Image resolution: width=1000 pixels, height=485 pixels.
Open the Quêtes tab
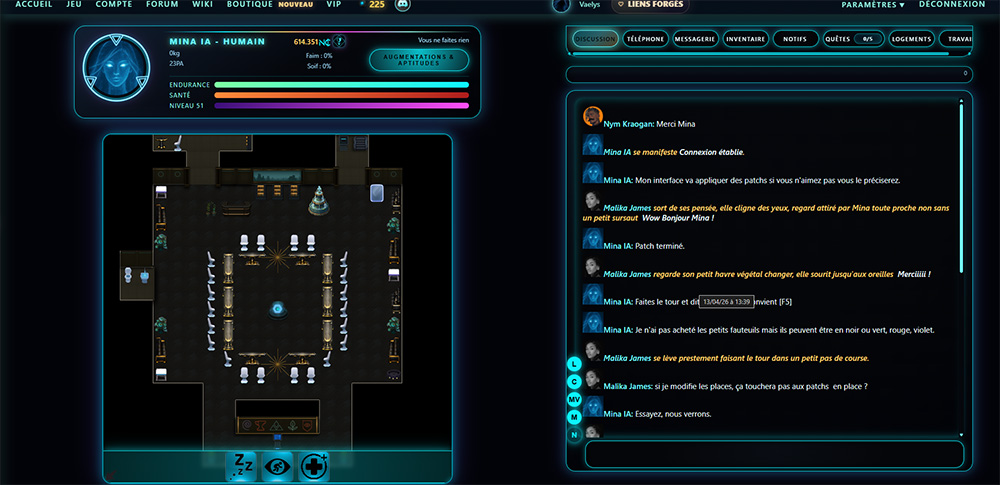(x=849, y=40)
